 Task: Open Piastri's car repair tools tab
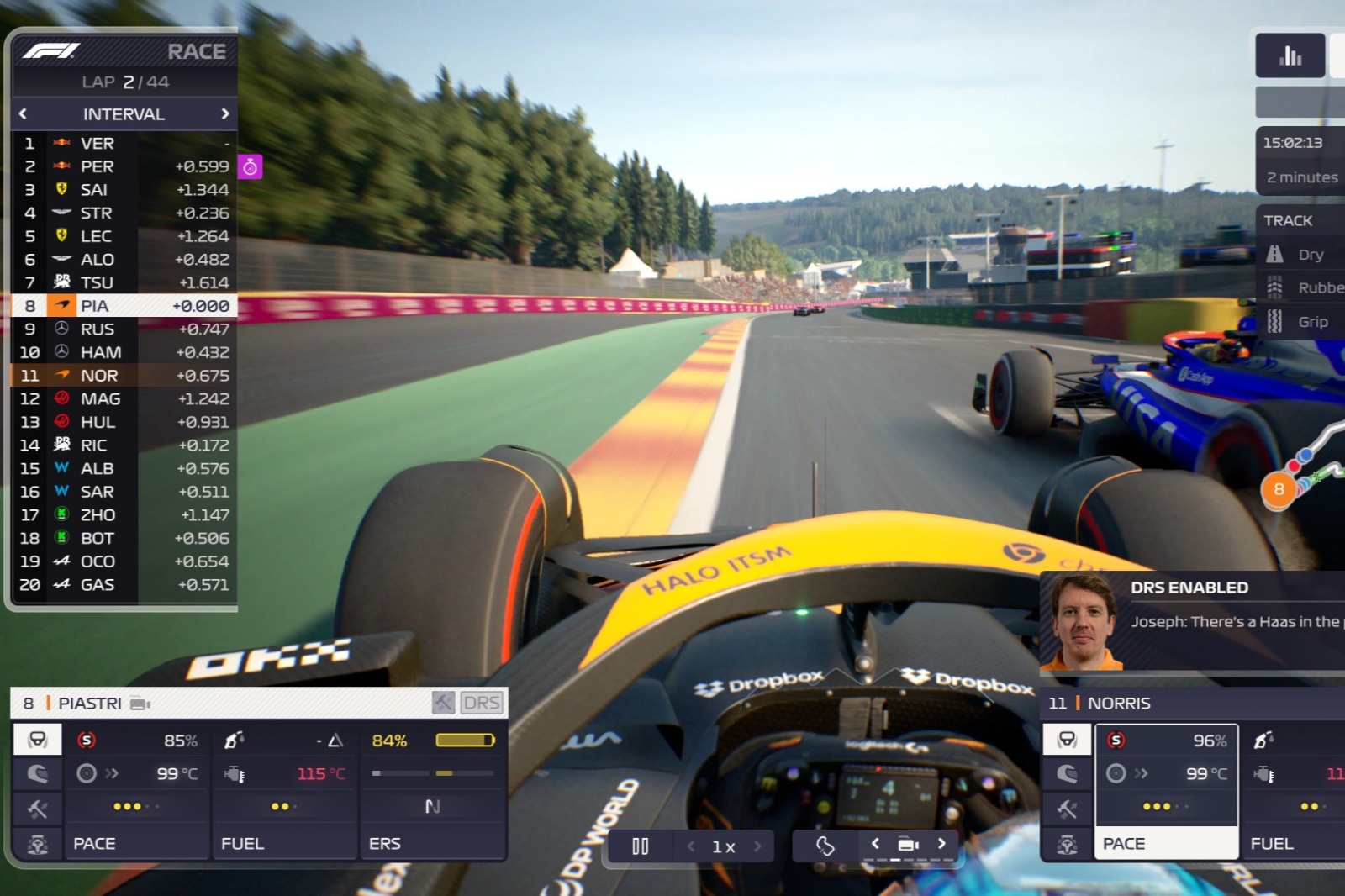click(38, 809)
